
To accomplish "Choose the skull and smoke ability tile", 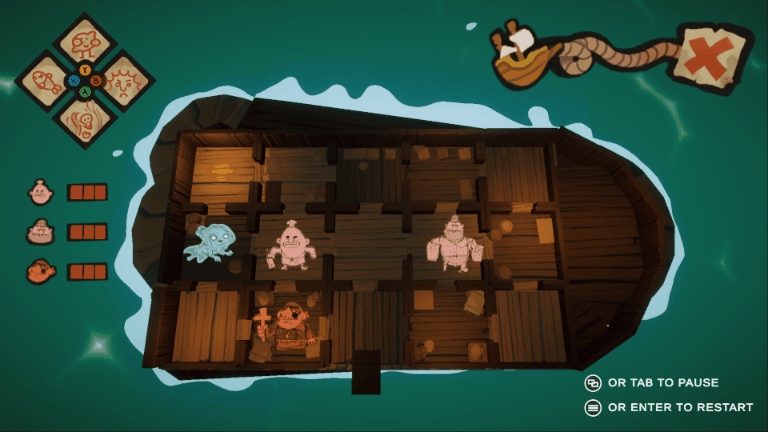I will point(84,119).
